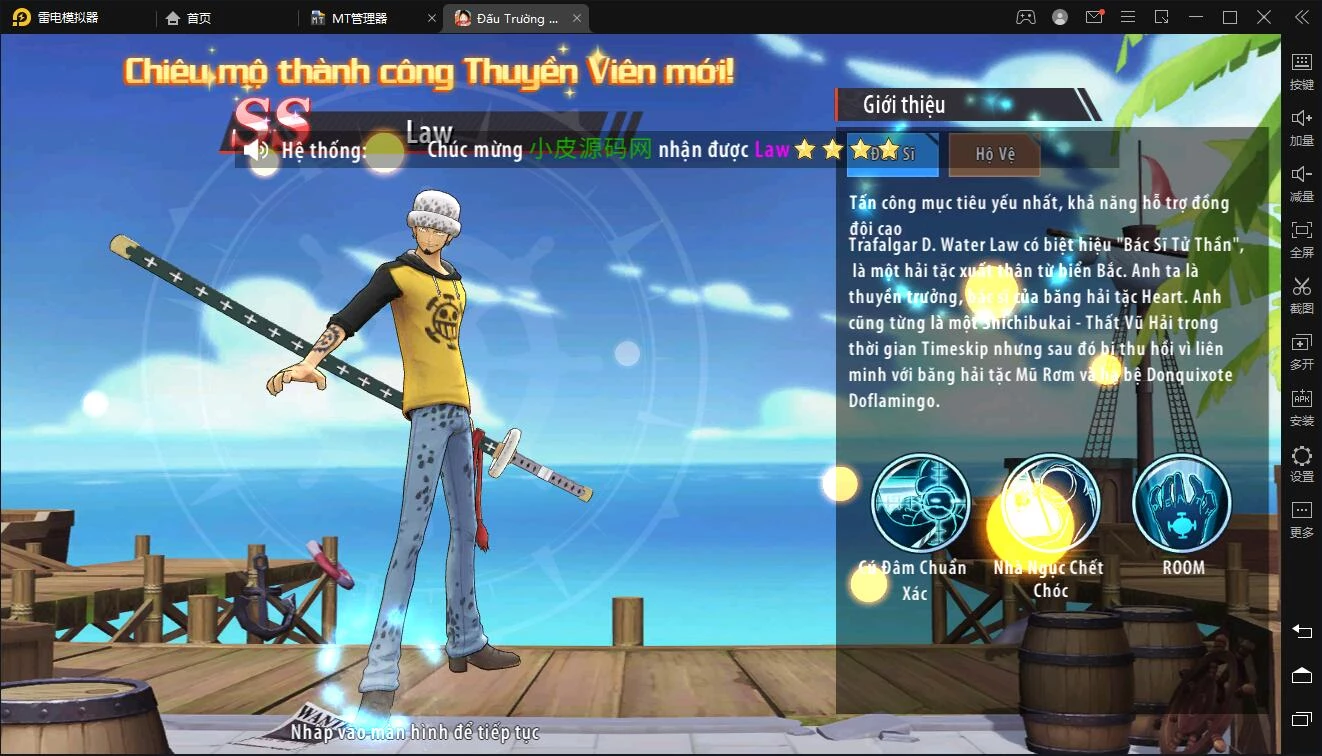Viewport: 1322px width, 756px height.
Task: Open emulator 设置 settings
Action: 1301,463
